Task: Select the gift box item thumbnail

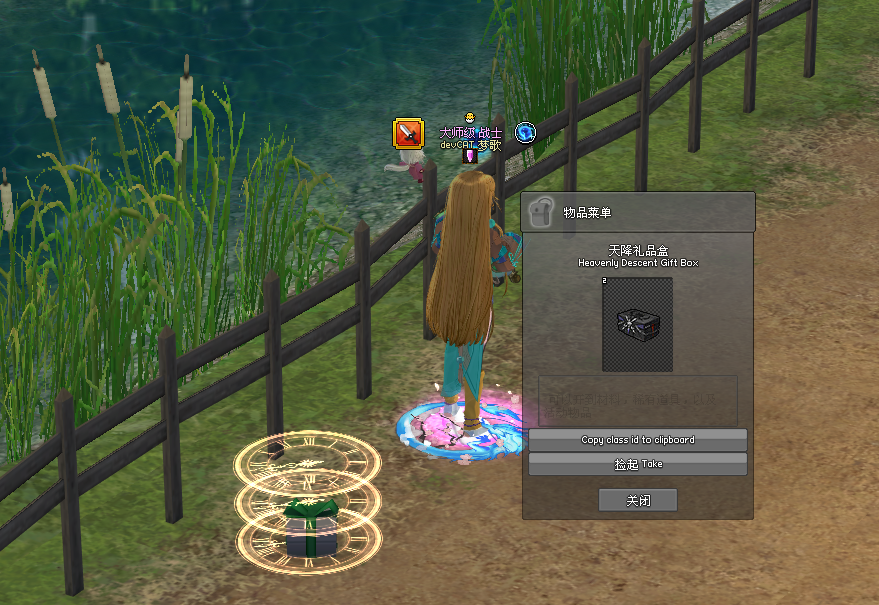Action: click(x=637, y=325)
